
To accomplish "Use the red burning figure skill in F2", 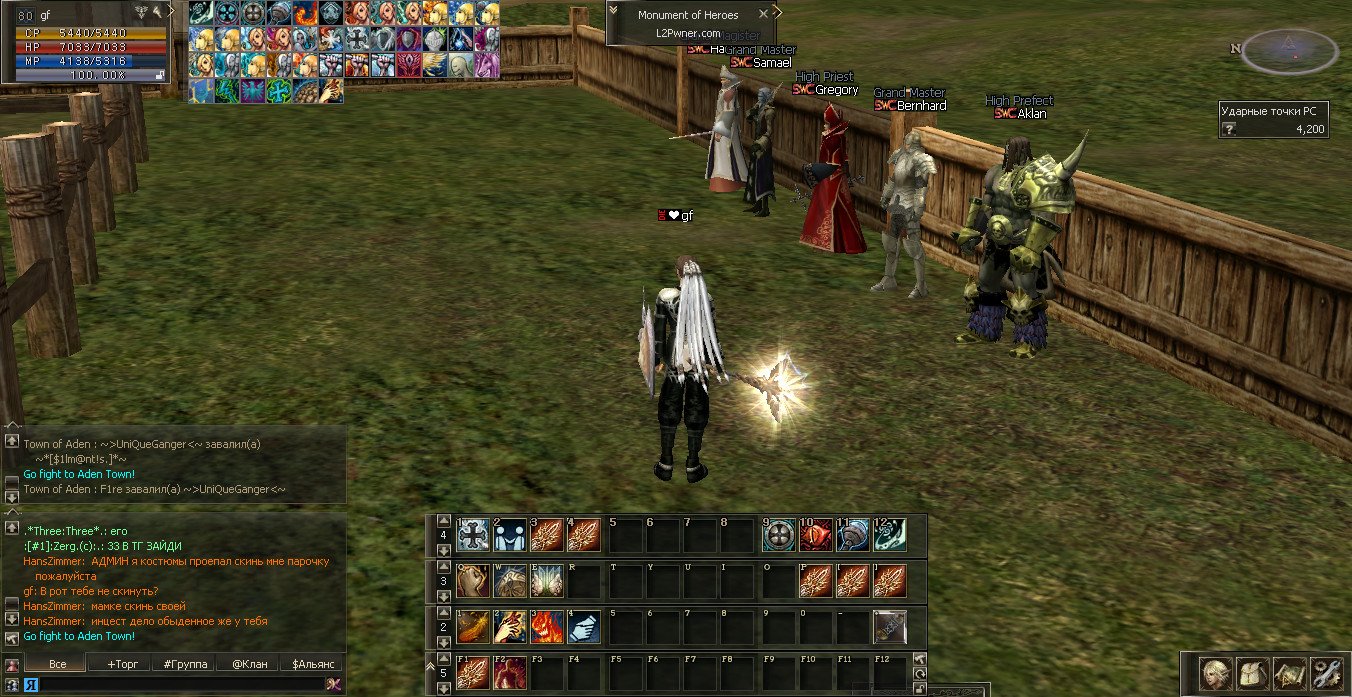I will pyautogui.click(x=510, y=672).
